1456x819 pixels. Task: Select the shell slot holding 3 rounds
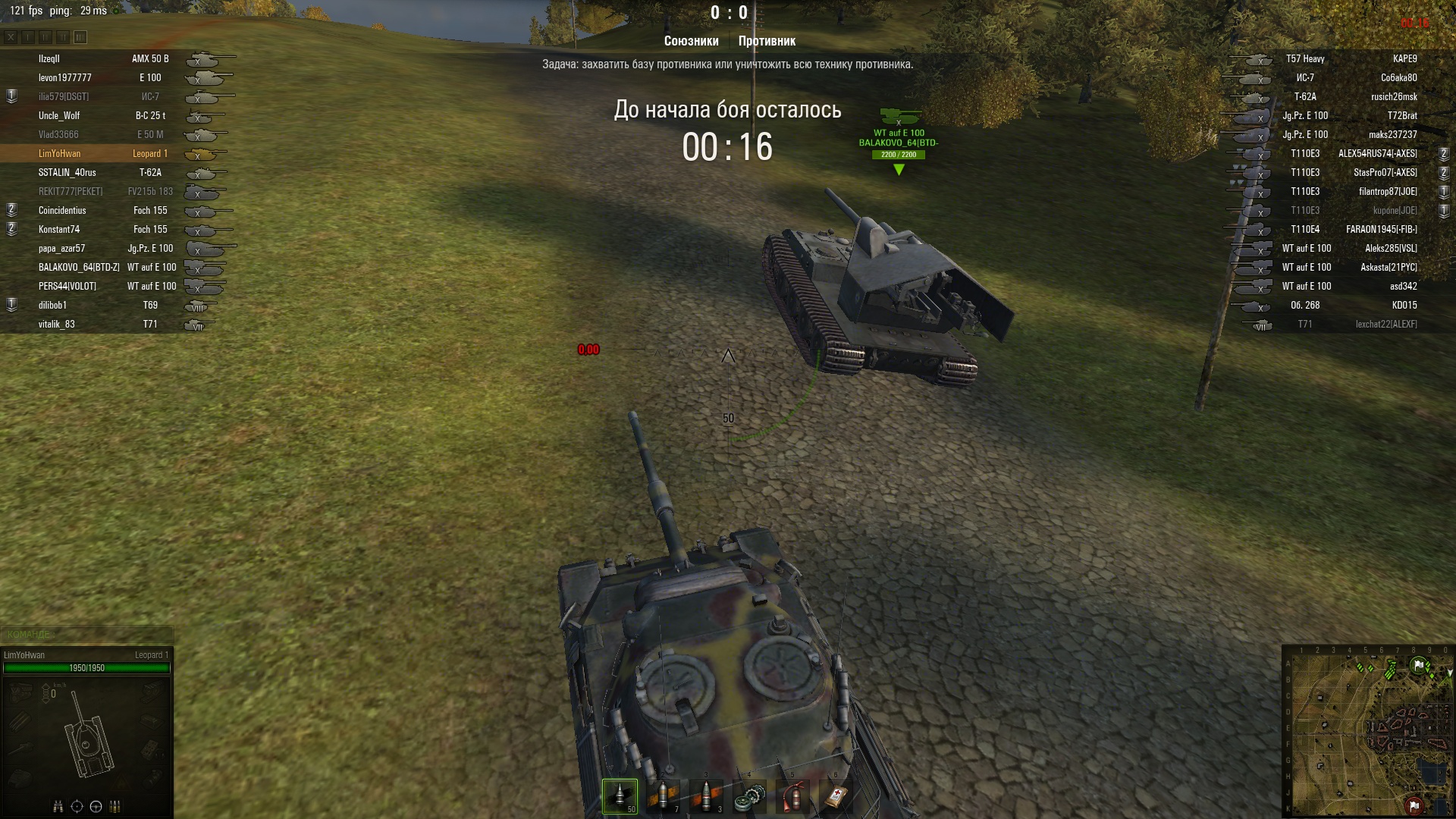click(706, 795)
